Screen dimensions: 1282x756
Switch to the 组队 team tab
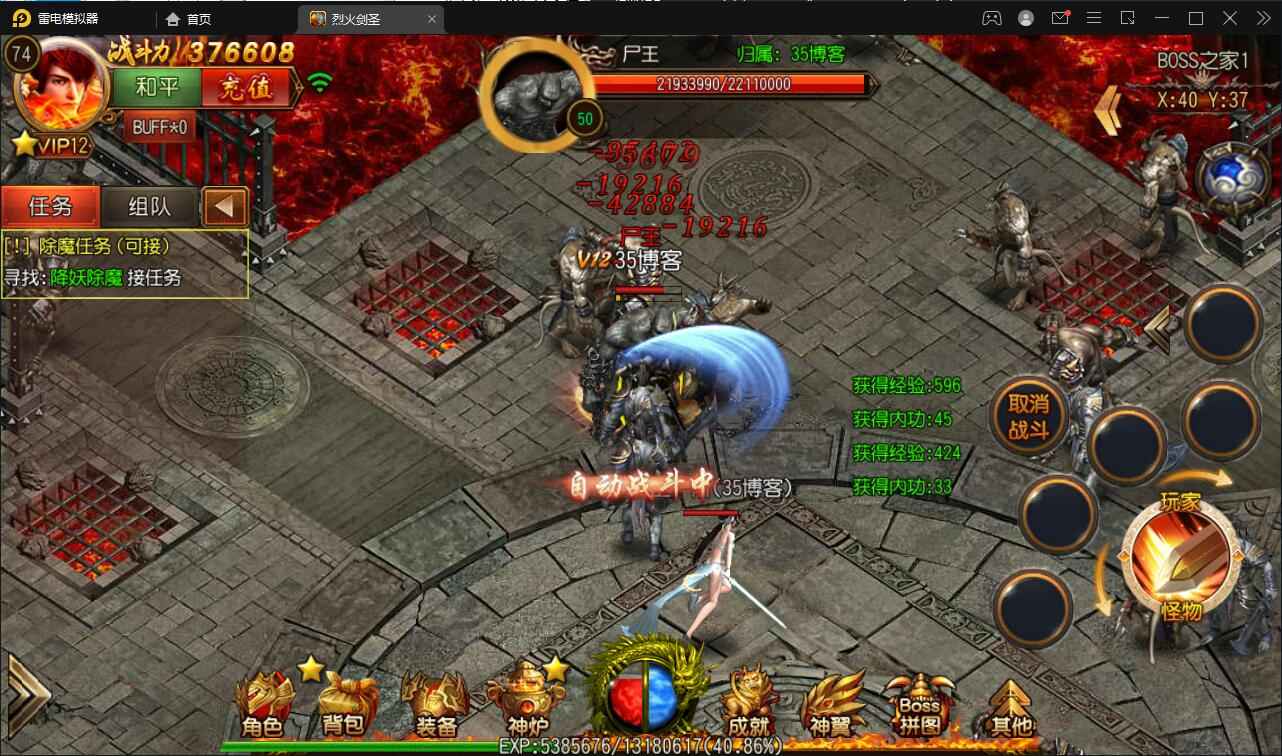pyautogui.click(x=150, y=207)
